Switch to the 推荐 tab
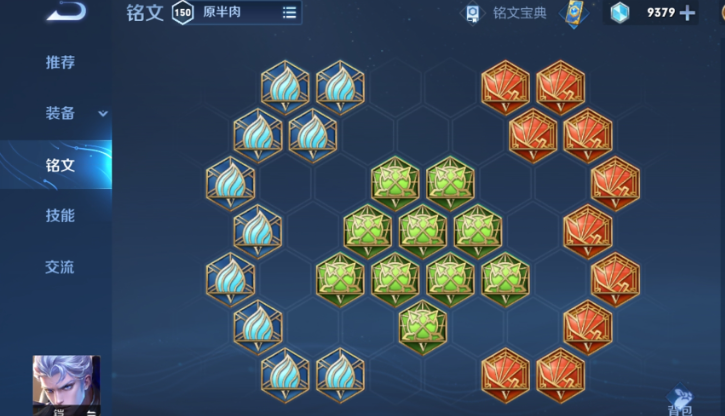This screenshot has height=416, width=725. click(x=59, y=62)
